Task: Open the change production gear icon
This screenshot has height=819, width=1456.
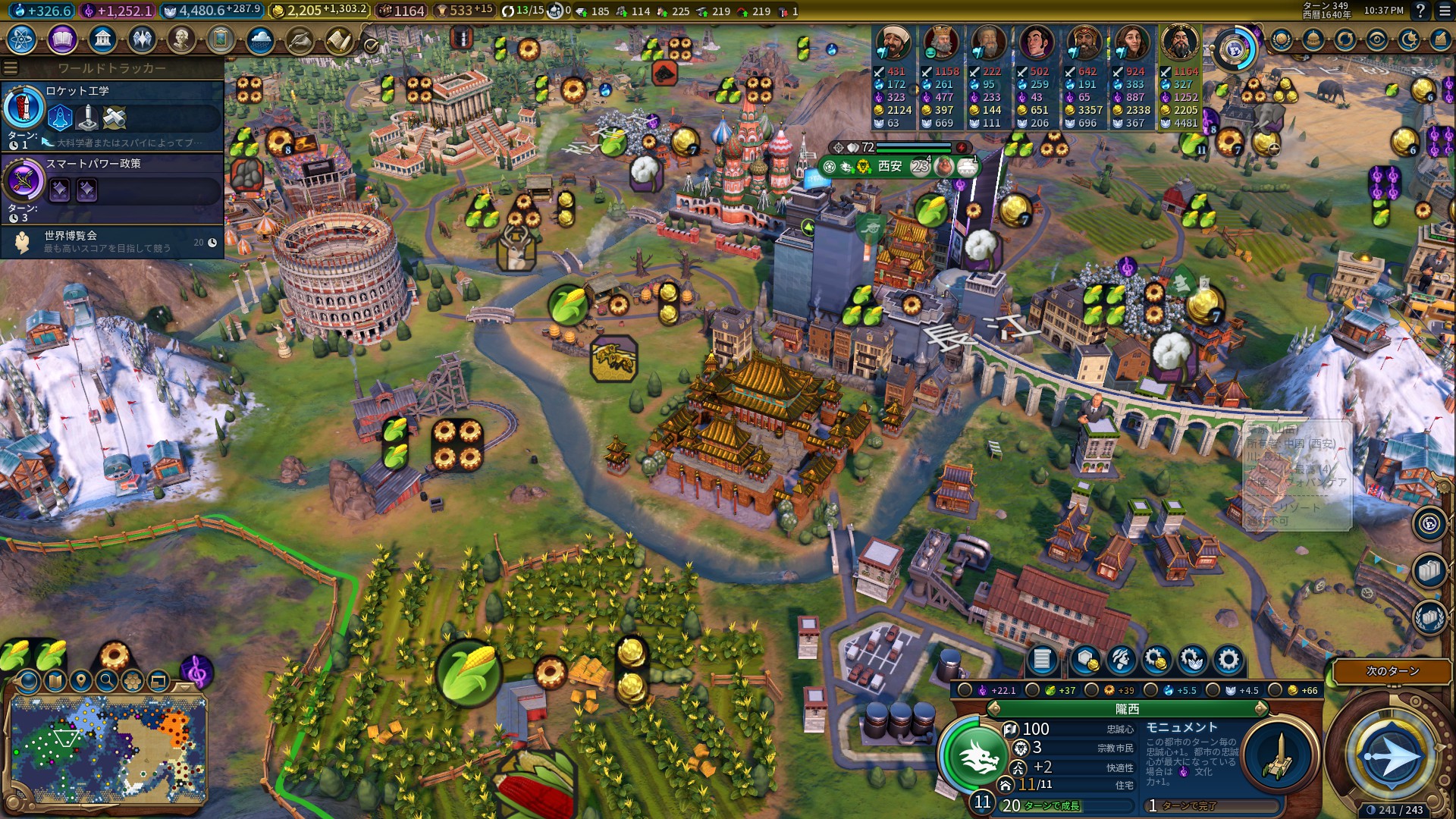Action: pyautogui.click(x=1228, y=660)
